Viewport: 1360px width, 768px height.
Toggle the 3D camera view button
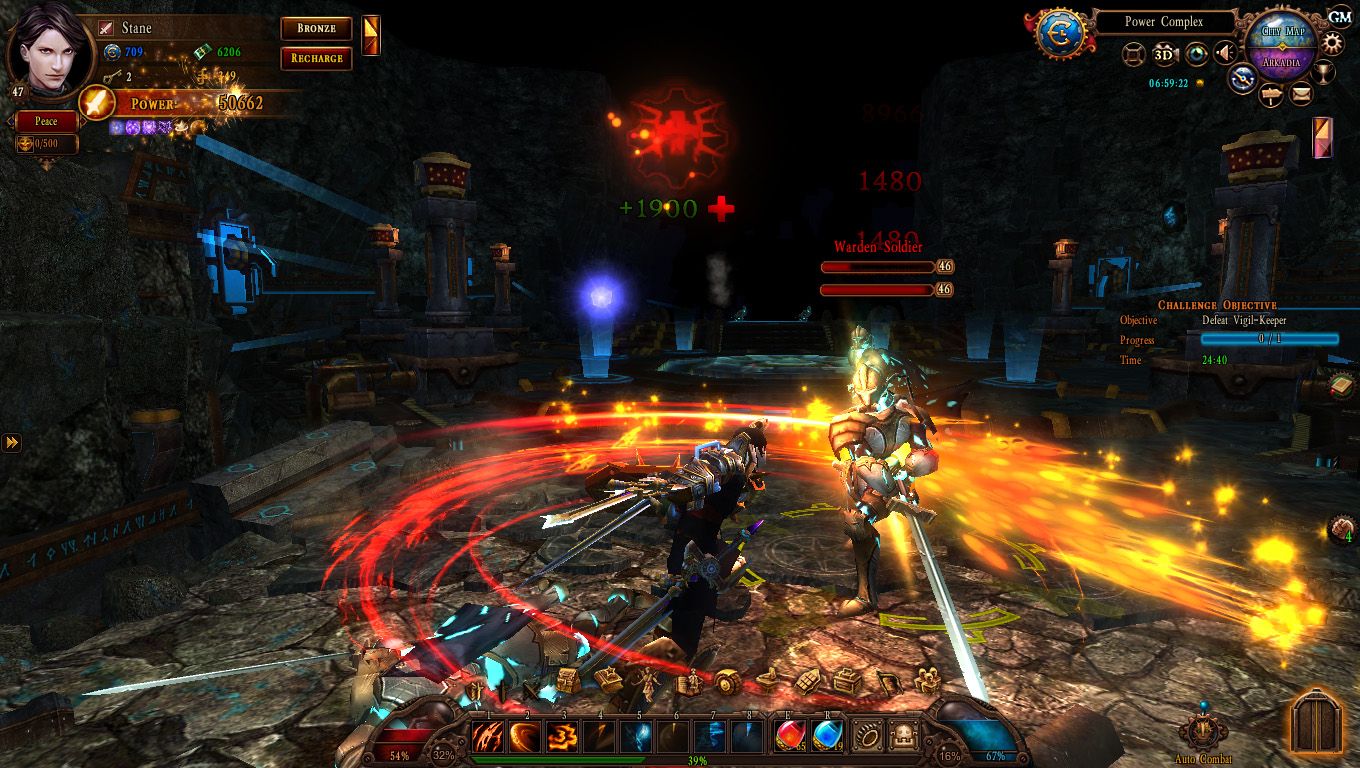tap(1164, 54)
